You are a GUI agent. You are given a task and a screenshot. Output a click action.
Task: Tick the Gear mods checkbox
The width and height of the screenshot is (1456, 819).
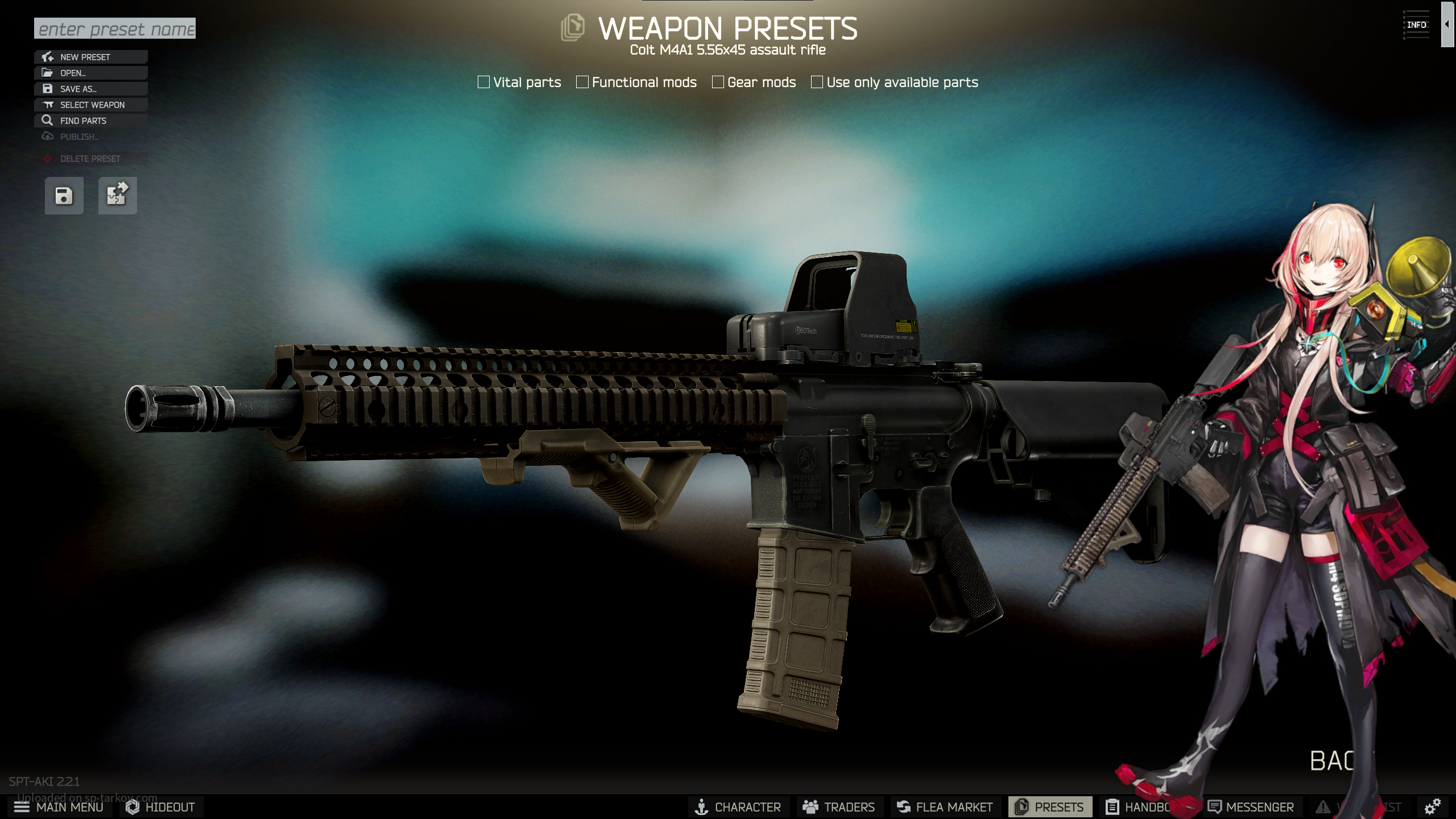718,82
